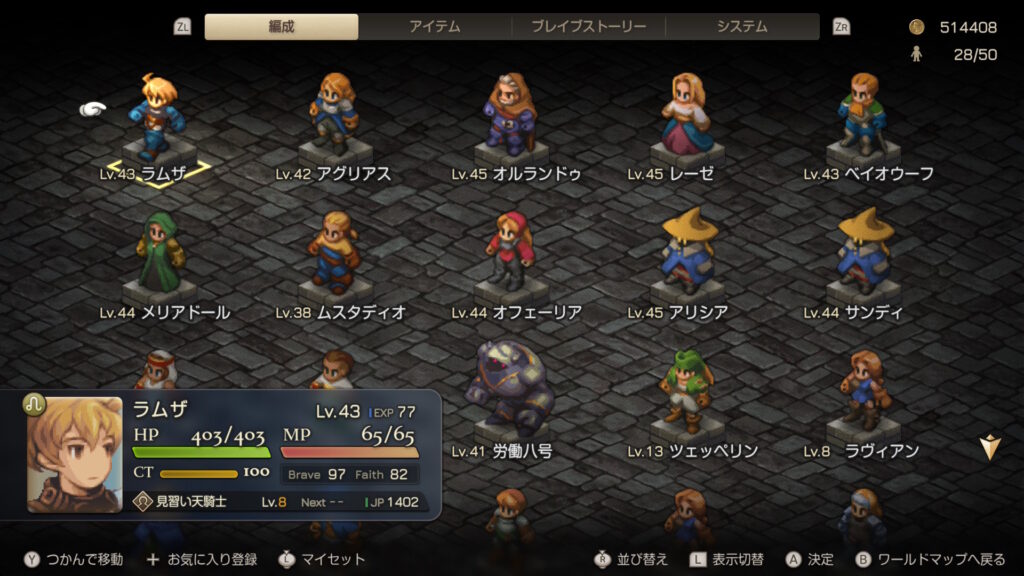Screen dimensions: 1024x576
Task: Select the unit ラムザ
Action: tap(157, 118)
